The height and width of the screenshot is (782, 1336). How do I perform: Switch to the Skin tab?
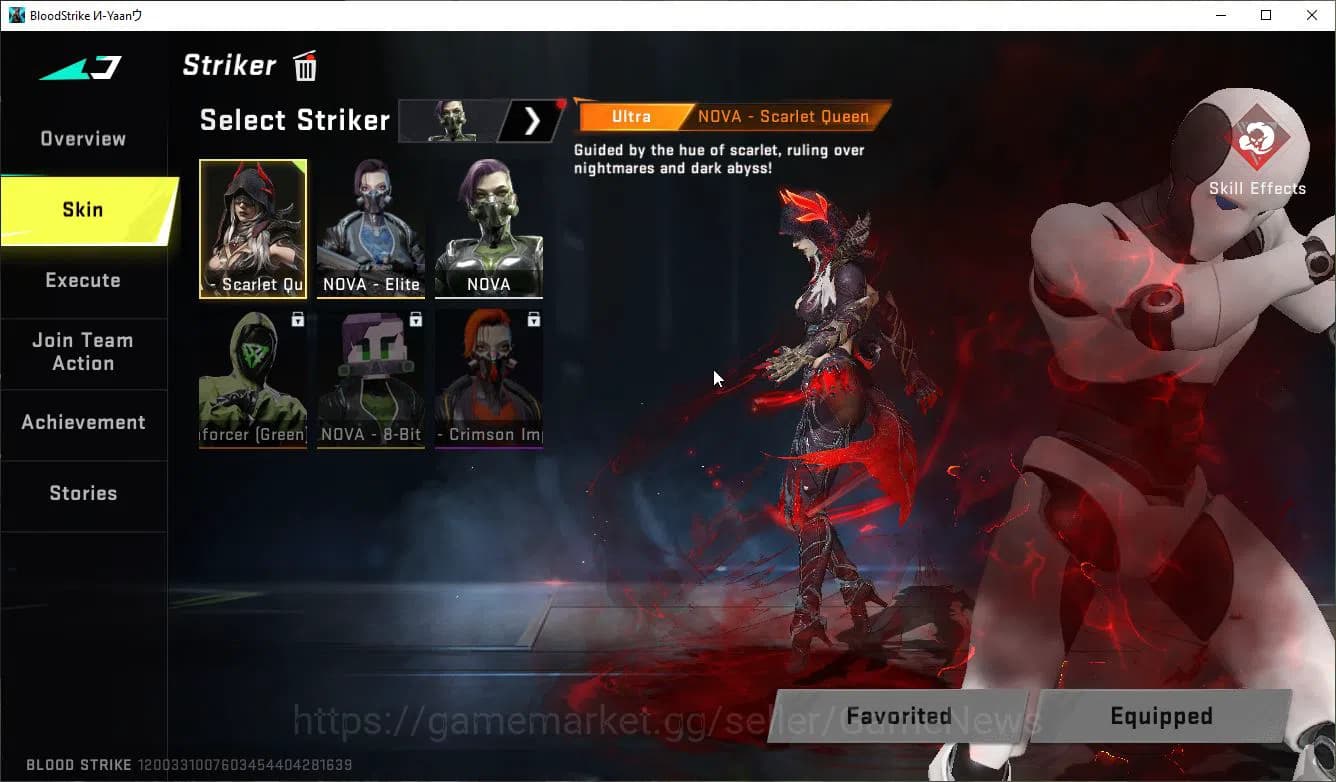(82, 209)
